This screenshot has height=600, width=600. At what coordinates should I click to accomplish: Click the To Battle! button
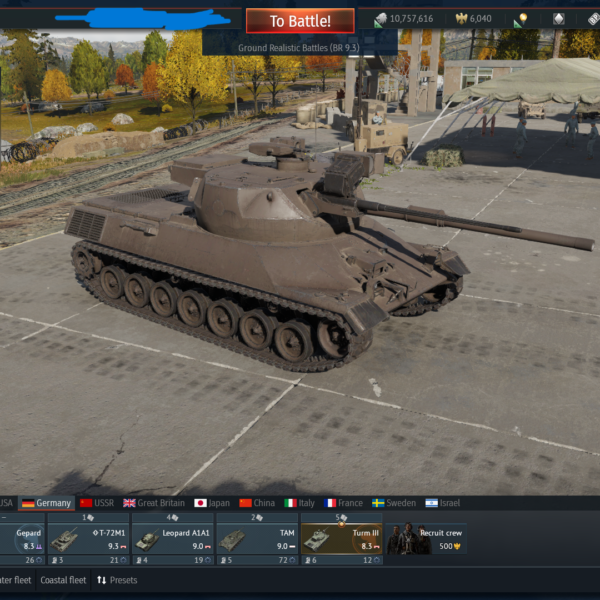pyautogui.click(x=300, y=21)
